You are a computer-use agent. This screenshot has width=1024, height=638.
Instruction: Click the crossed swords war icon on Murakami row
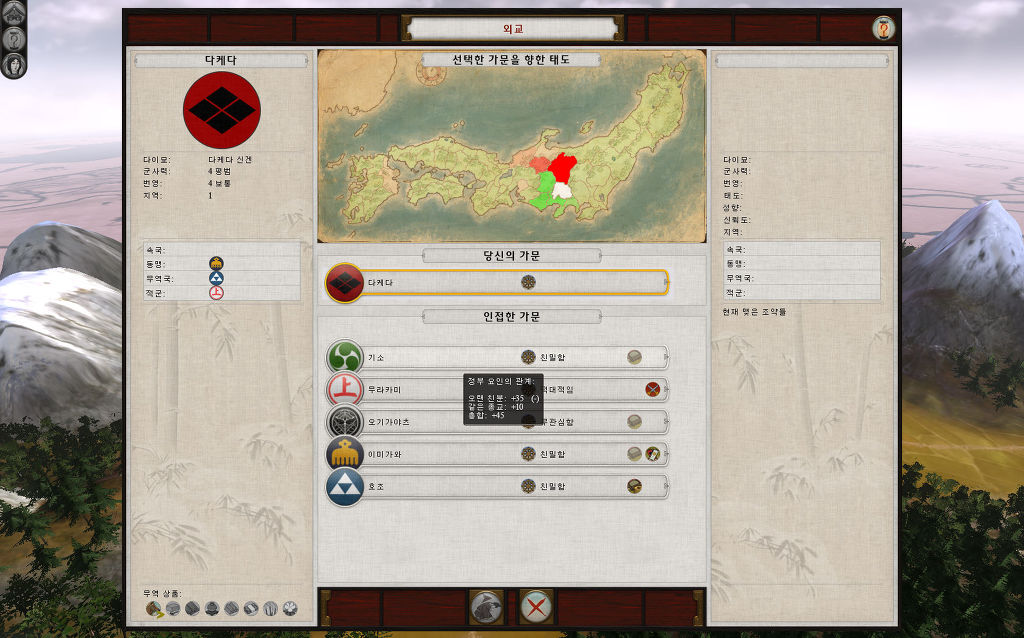[653, 389]
